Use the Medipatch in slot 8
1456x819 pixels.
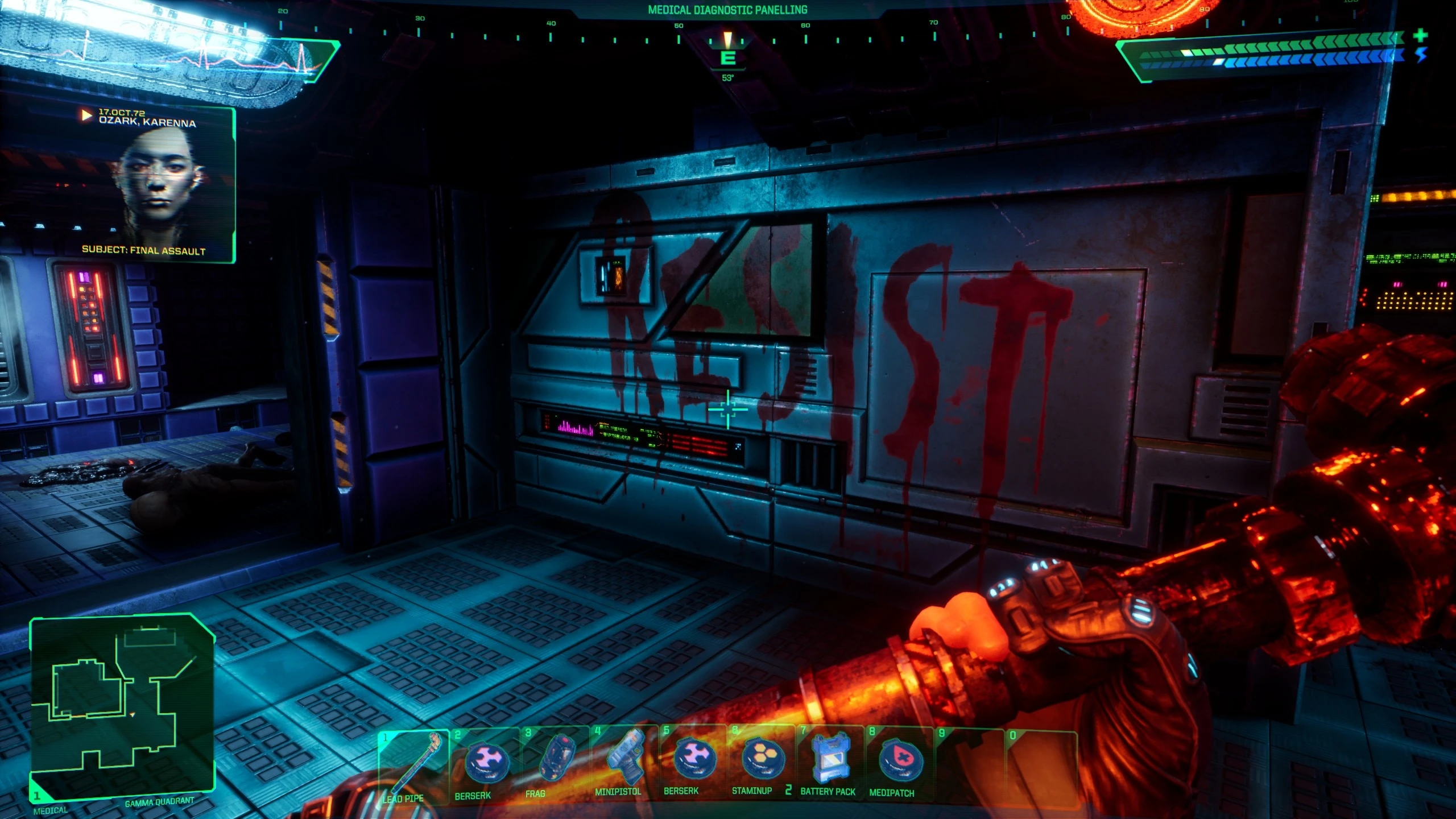[x=903, y=756]
